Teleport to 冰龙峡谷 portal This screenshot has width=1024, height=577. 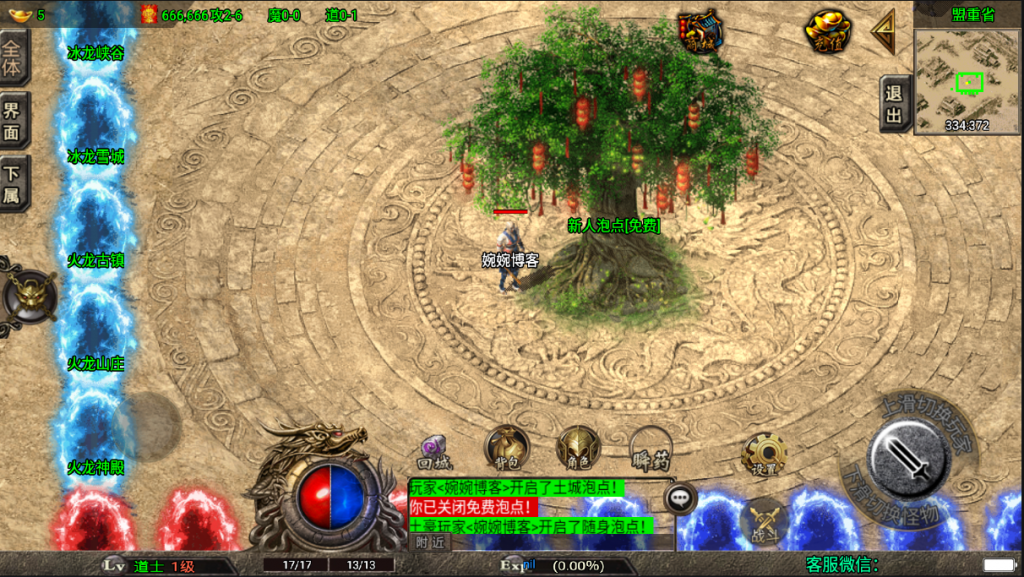click(96, 54)
